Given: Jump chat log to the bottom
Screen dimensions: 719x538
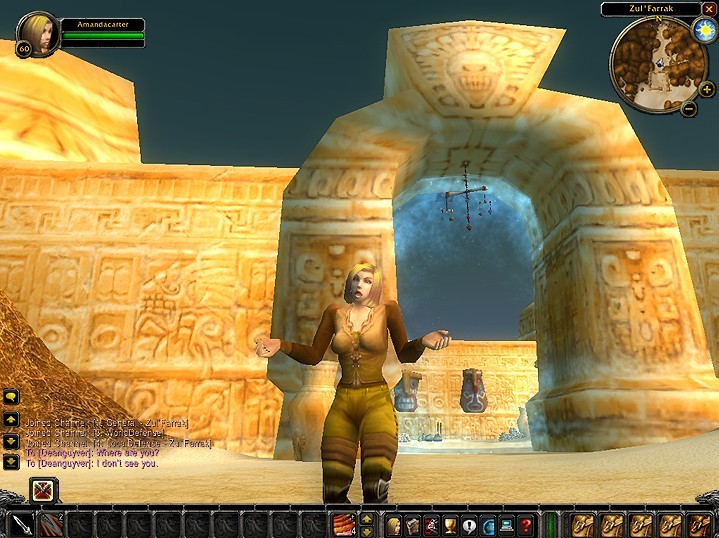Looking at the screenshot, I should tap(11, 460).
